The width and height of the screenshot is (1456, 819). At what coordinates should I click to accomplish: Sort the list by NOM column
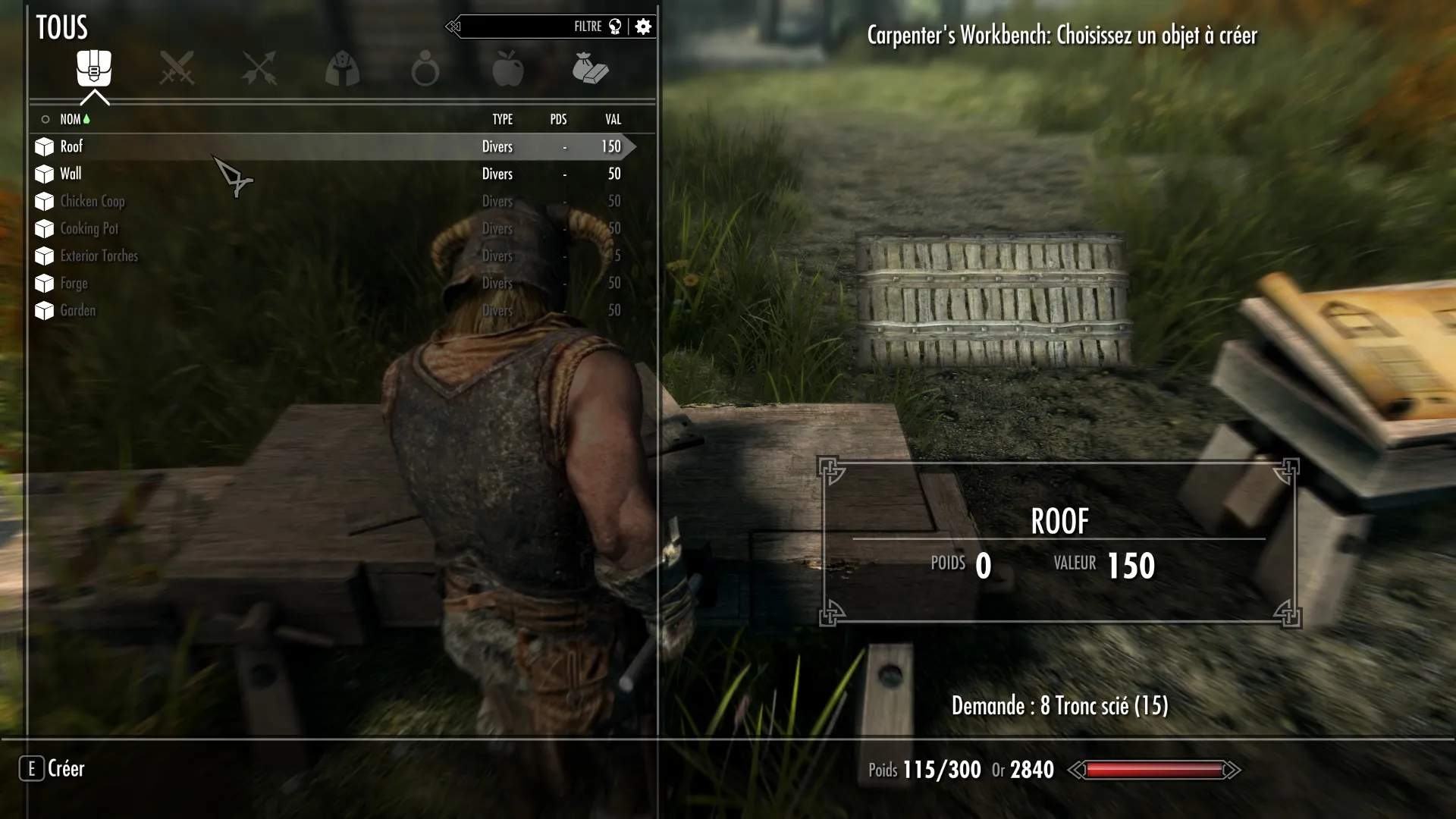71,119
